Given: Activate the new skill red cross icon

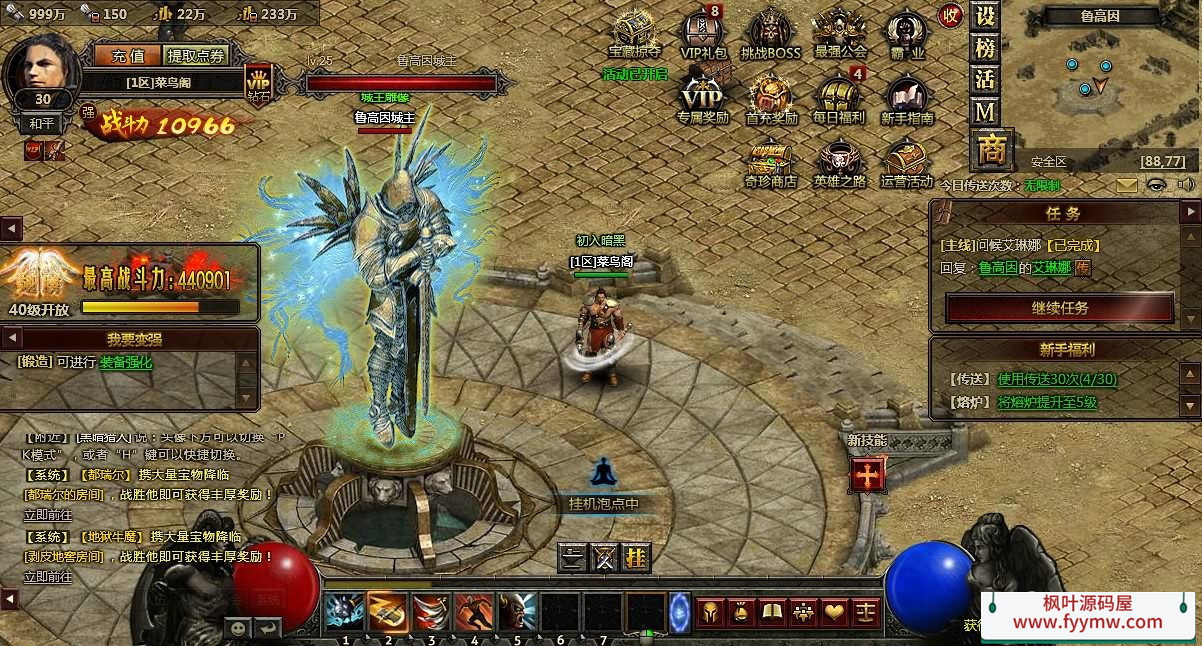Looking at the screenshot, I should coord(866,474).
